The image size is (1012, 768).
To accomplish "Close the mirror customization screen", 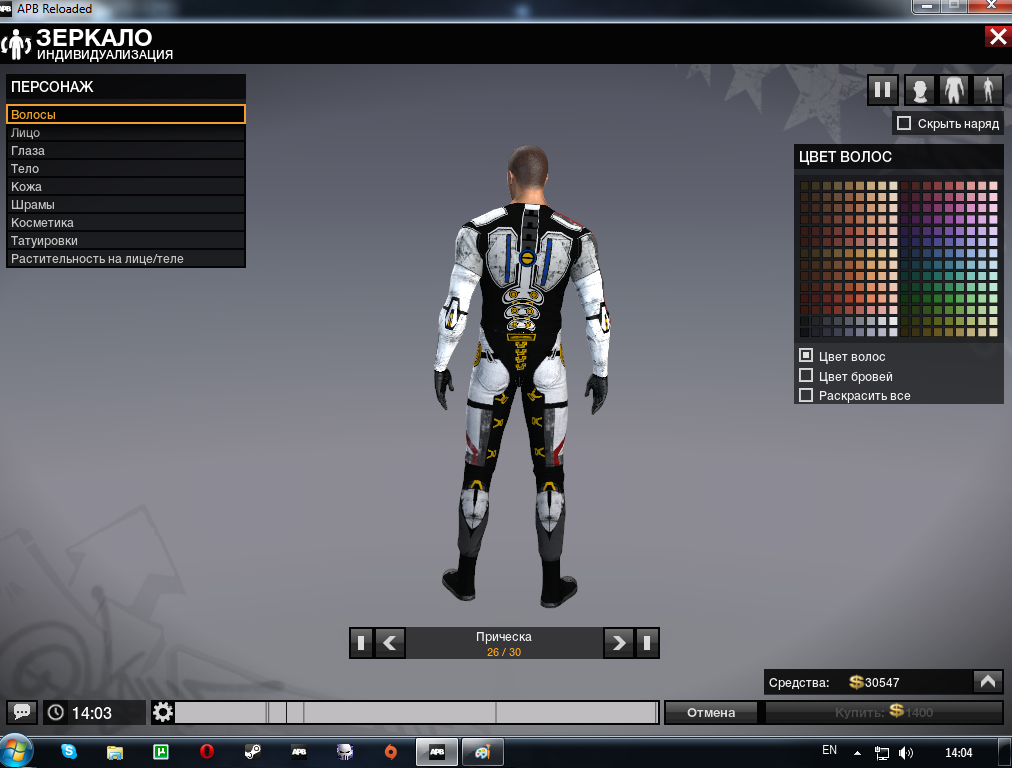I will 997,37.
